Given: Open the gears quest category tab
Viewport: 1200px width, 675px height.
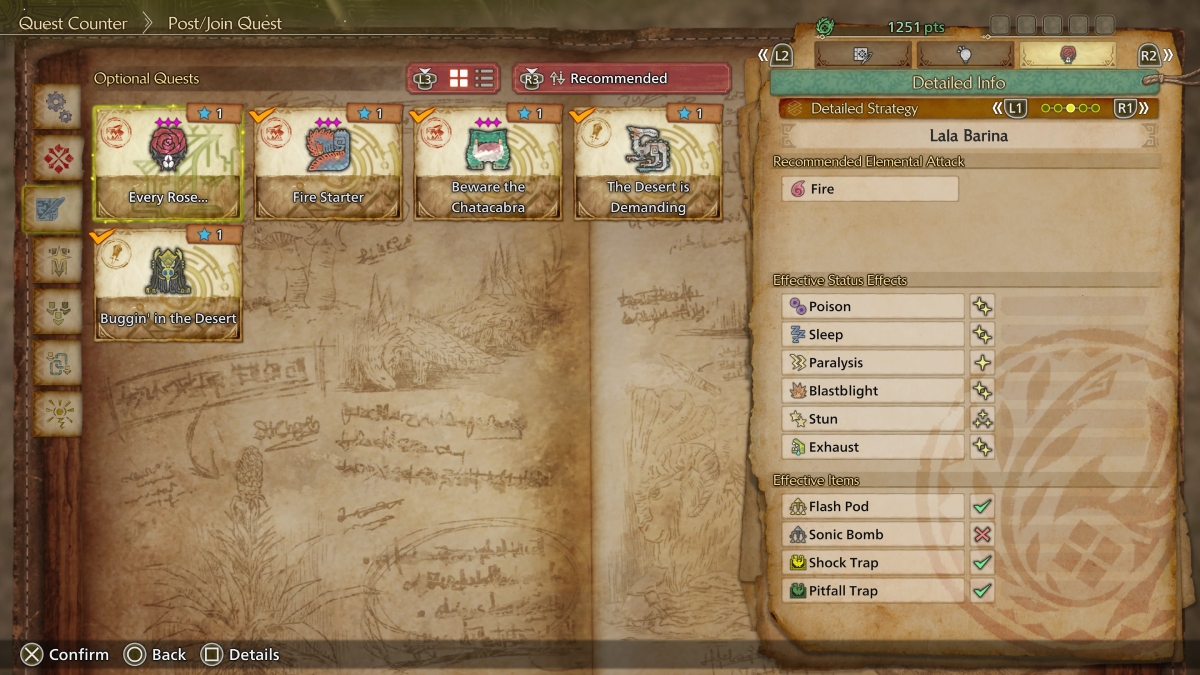Looking at the screenshot, I should coord(58,107).
